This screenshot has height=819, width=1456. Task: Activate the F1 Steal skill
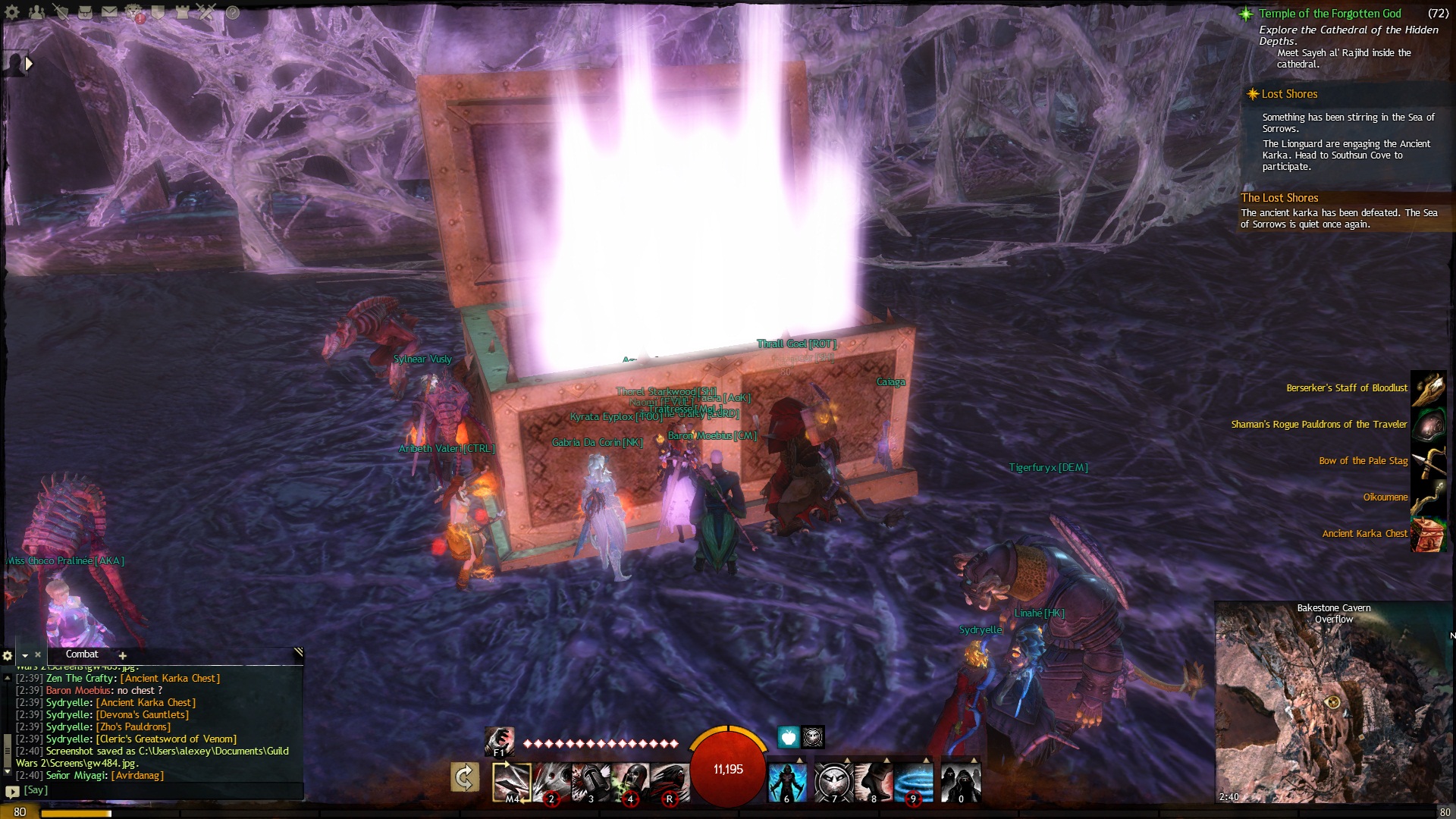pyautogui.click(x=500, y=741)
